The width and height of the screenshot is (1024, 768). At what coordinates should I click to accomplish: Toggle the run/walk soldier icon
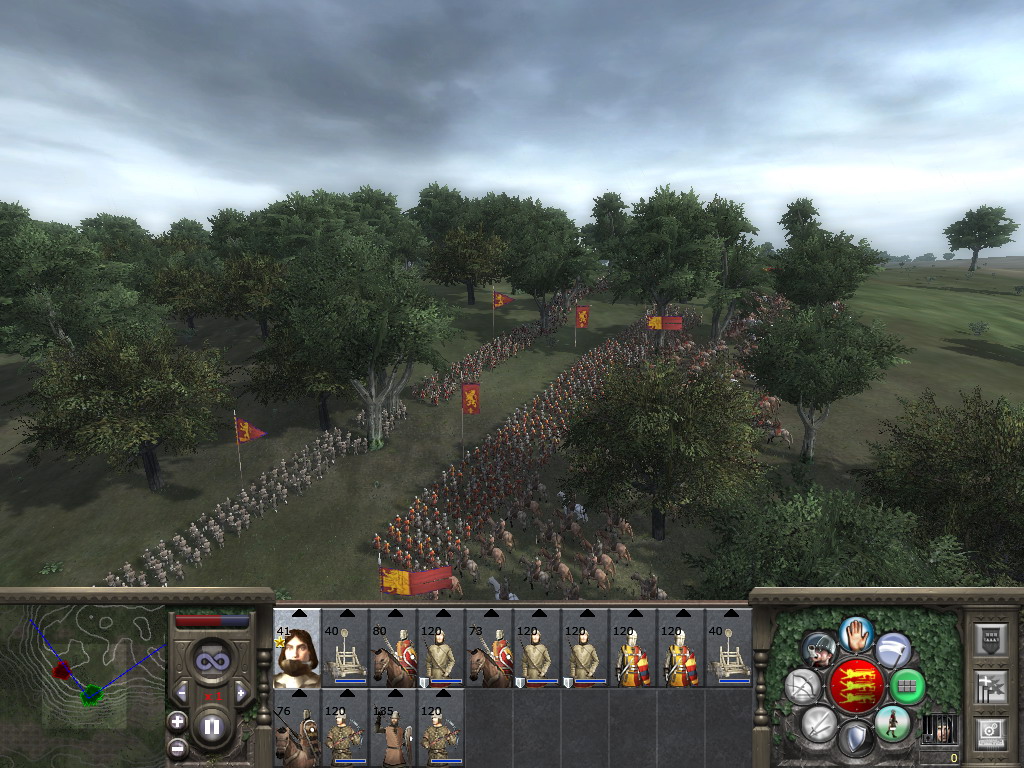tap(893, 722)
